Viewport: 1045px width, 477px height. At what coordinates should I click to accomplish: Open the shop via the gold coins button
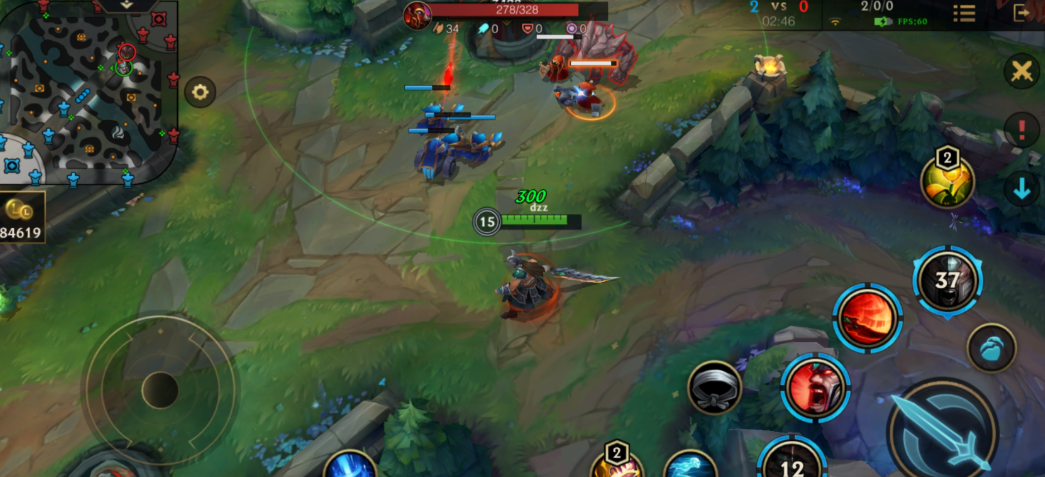21,217
